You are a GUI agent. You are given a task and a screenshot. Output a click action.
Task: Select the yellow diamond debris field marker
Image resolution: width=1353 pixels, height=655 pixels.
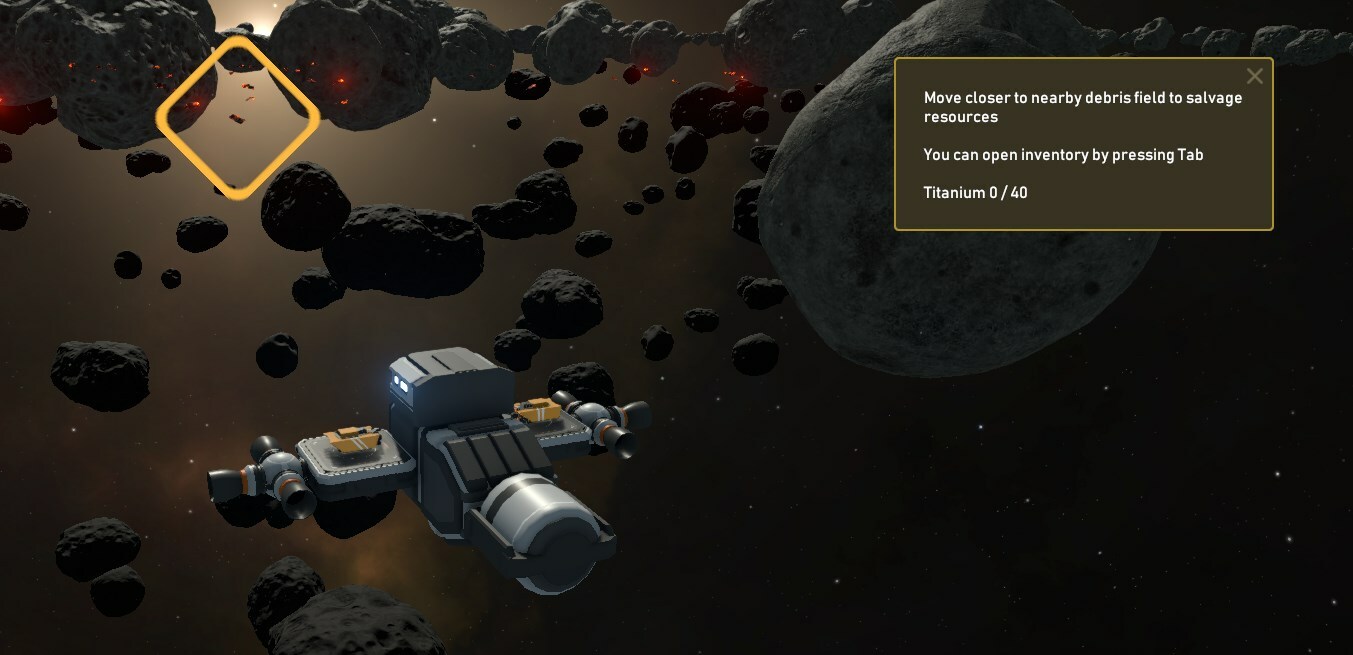coord(238,118)
